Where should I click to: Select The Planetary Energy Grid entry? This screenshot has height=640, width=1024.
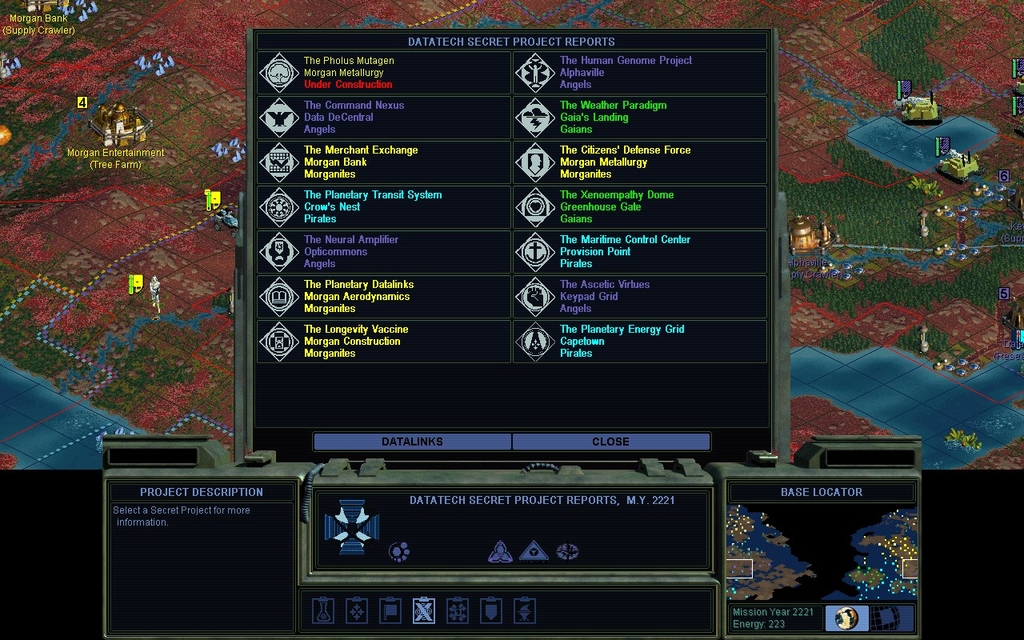(640, 341)
